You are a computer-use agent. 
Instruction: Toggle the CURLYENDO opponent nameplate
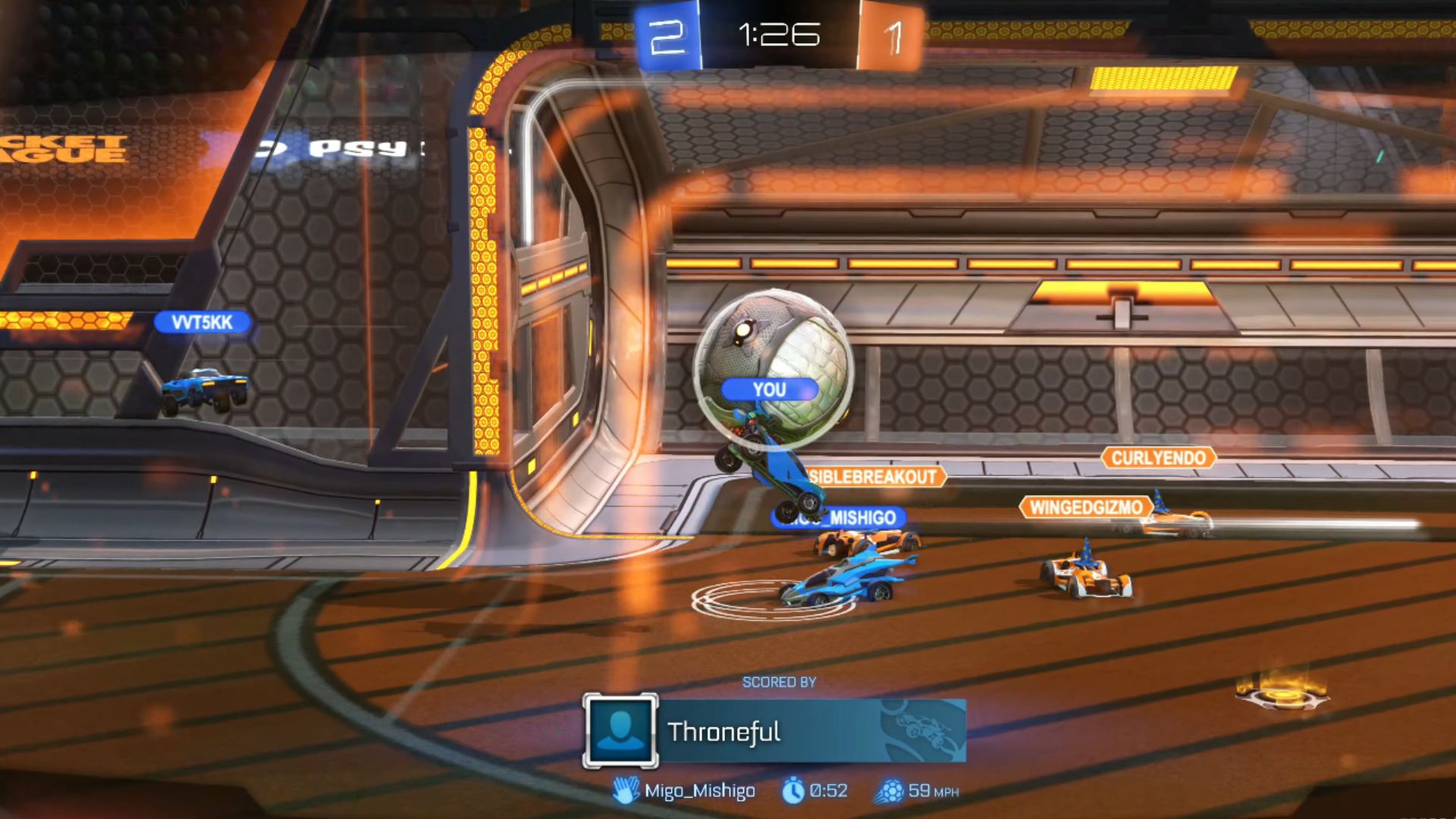point(1159,457)
